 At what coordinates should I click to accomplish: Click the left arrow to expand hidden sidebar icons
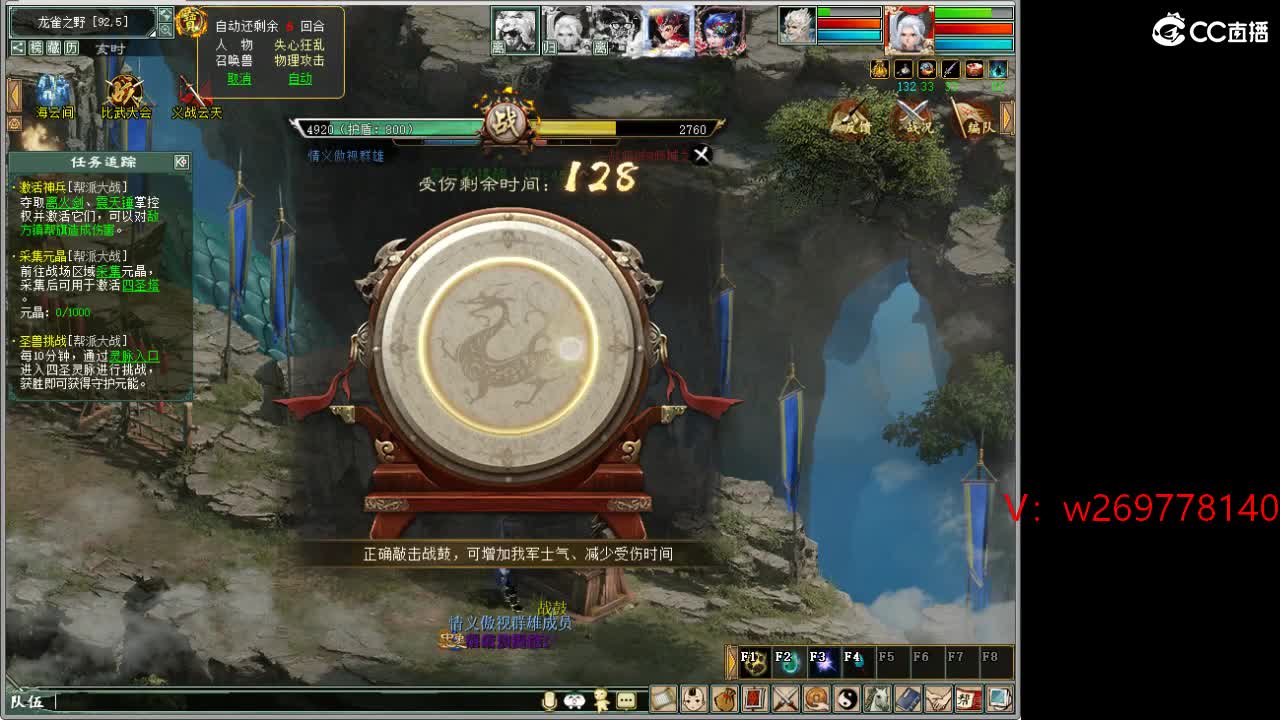(x=14, y=93)
